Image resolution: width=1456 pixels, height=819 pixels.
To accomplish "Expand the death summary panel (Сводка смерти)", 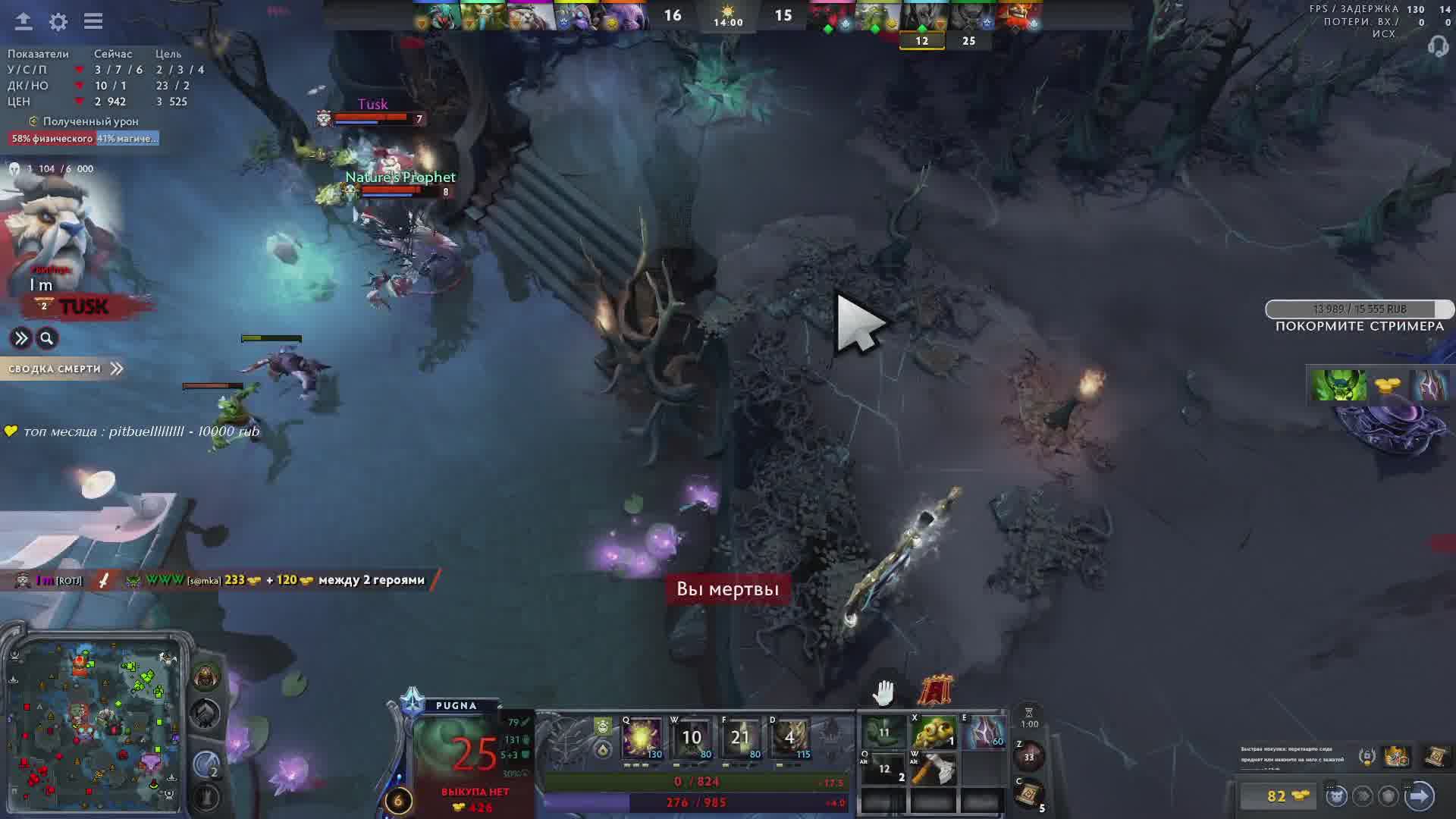I will pos(65,369).
